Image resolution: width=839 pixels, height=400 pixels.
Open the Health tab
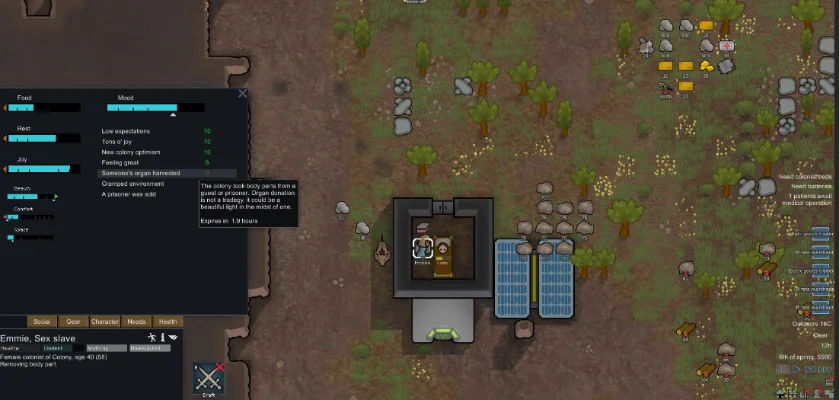click(167, 321)
